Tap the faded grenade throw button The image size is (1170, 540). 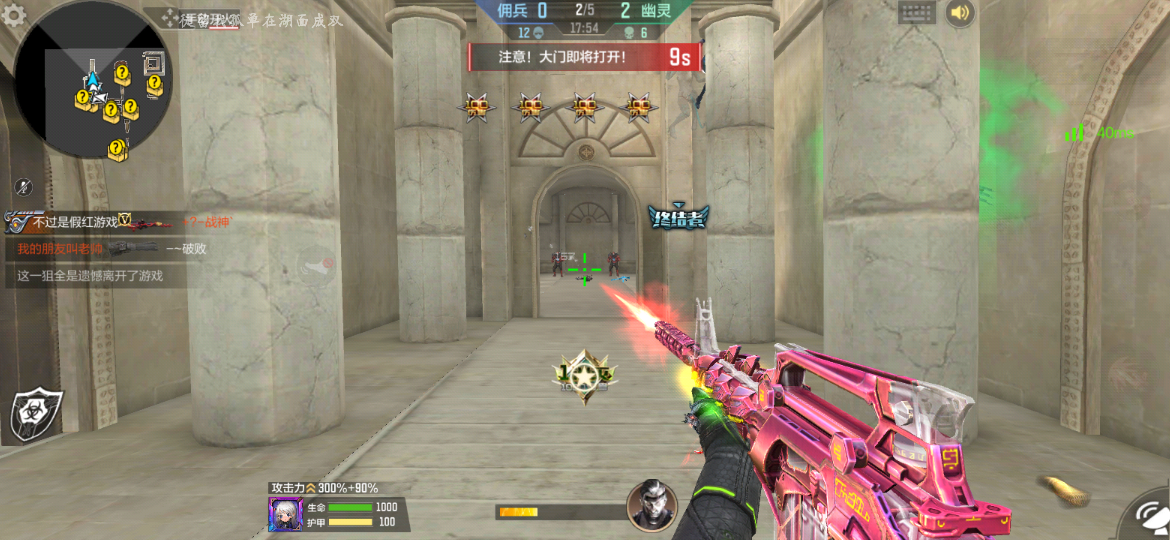(x=318, y=268)
